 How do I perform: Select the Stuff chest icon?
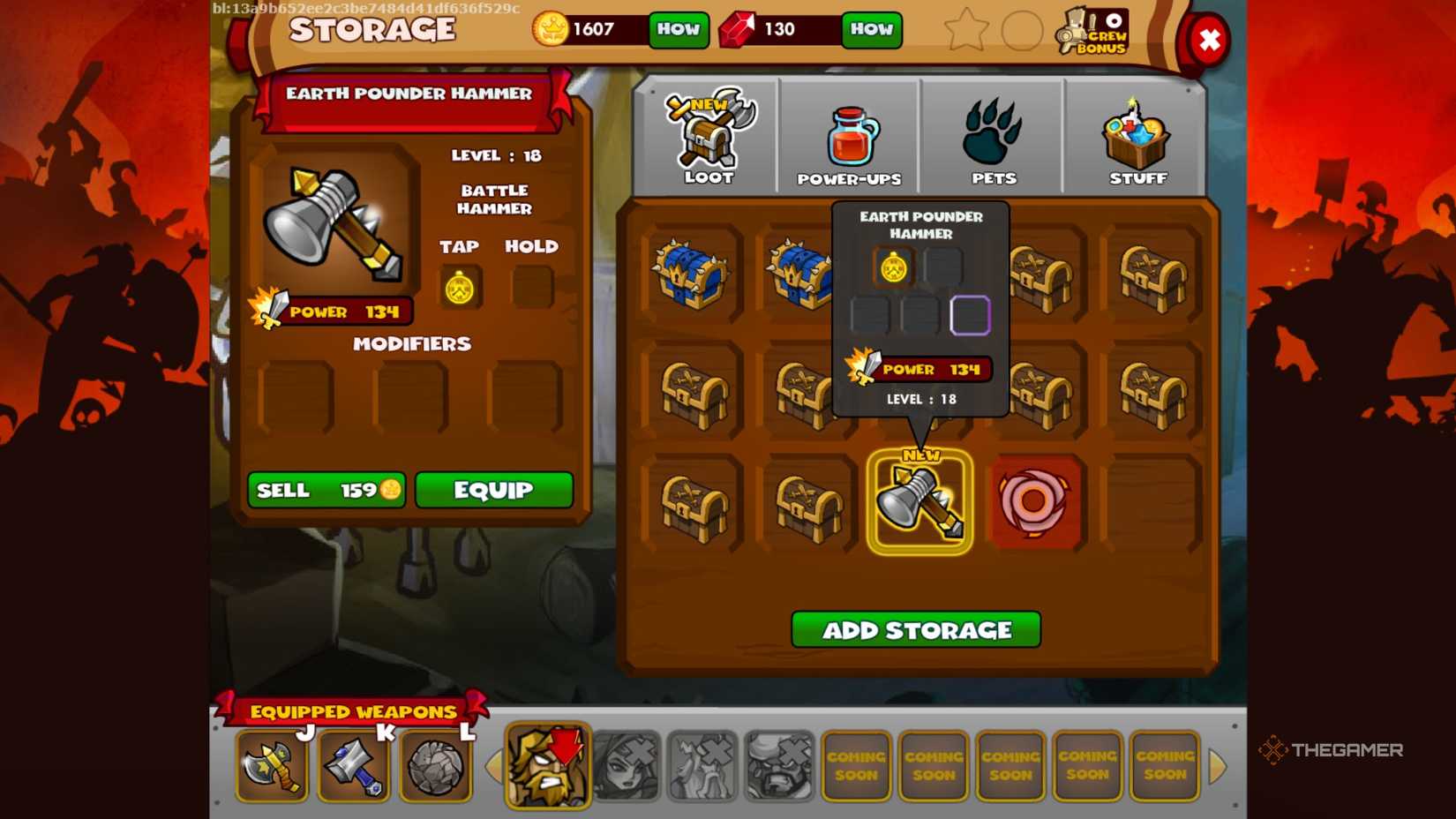(x=1136, y=132)
